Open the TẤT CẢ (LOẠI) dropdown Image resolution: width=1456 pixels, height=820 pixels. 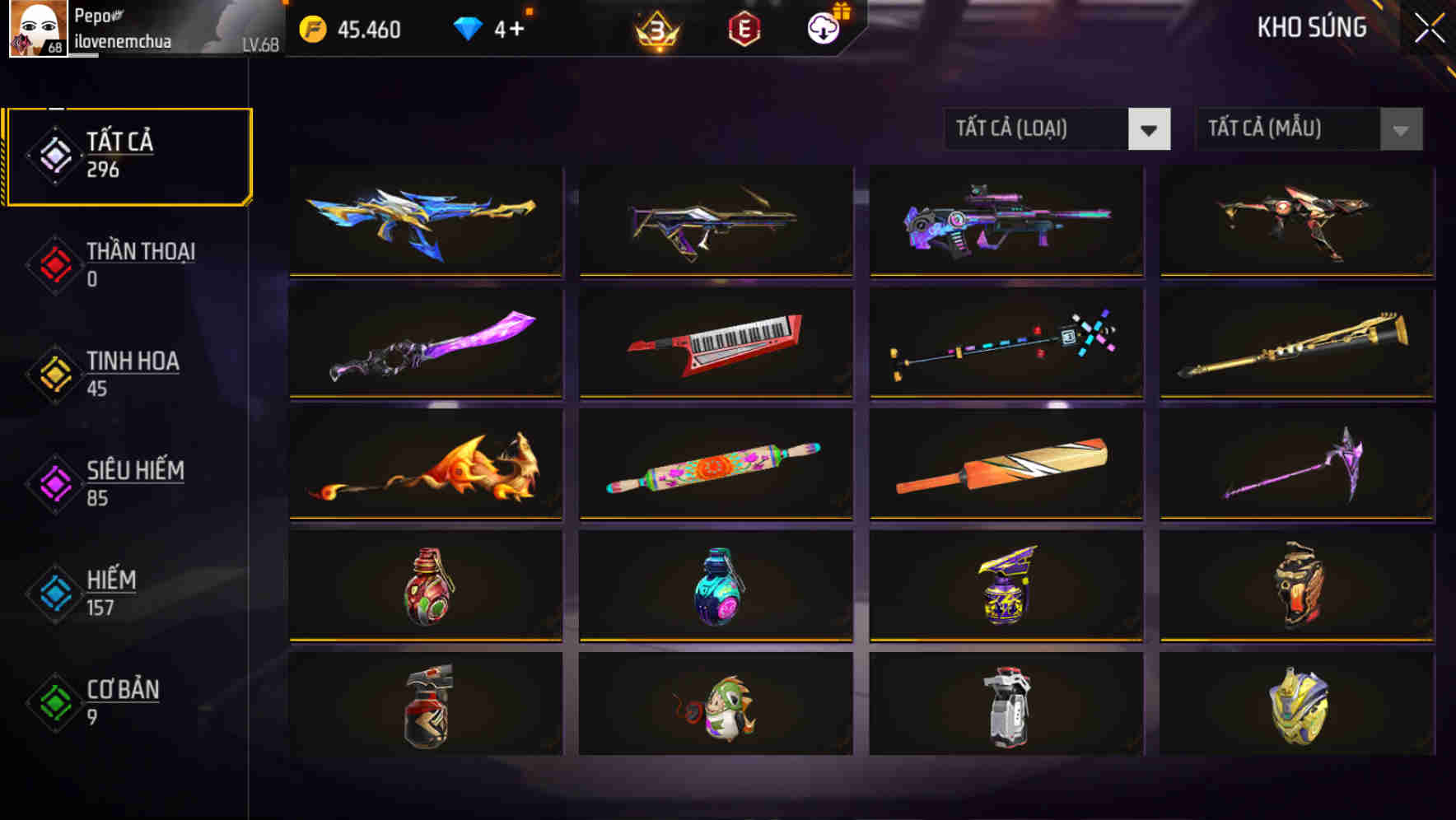pos(1057,129)
